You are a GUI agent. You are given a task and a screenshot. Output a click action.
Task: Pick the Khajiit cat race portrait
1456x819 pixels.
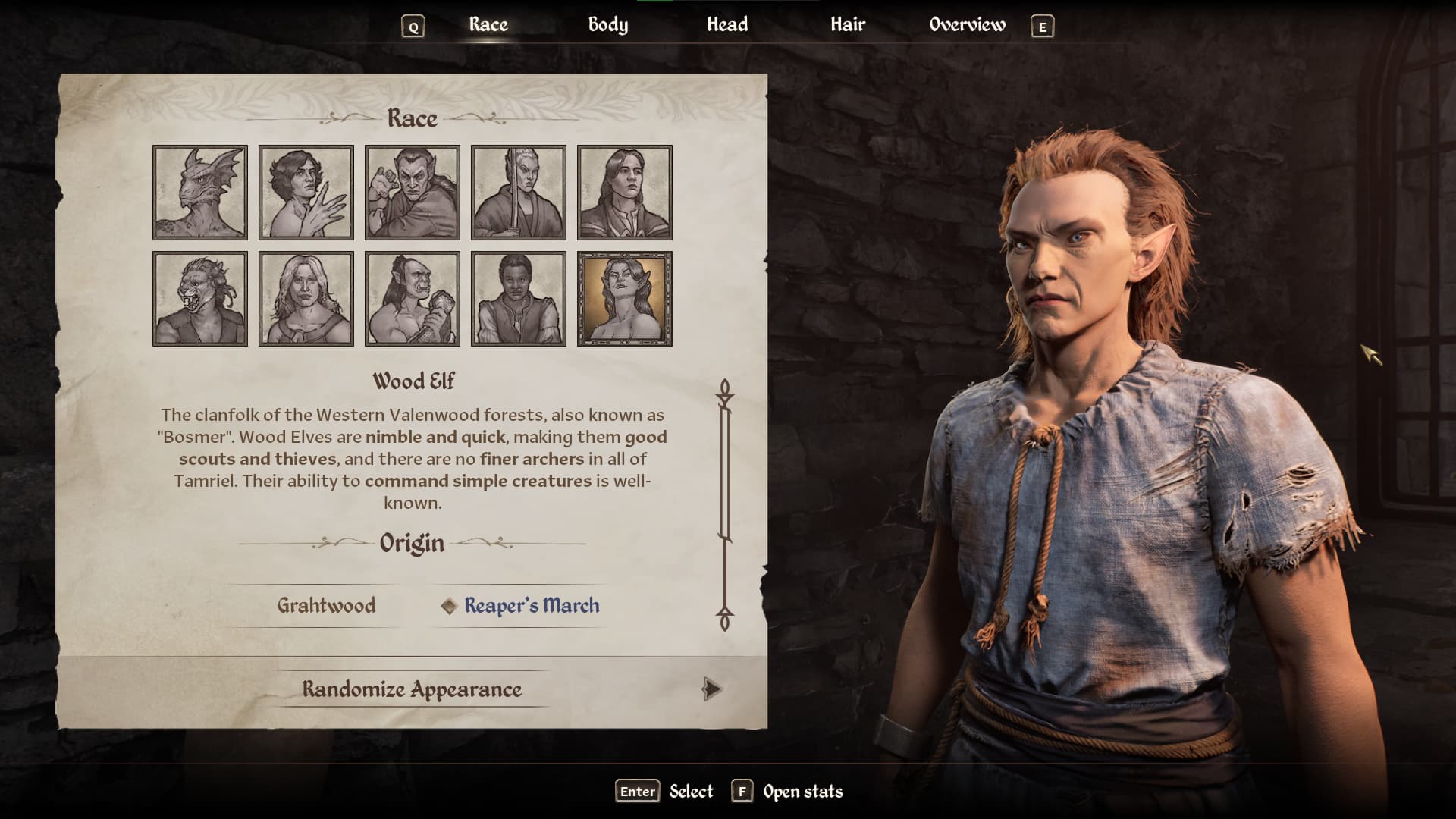(x=200, y=299)
